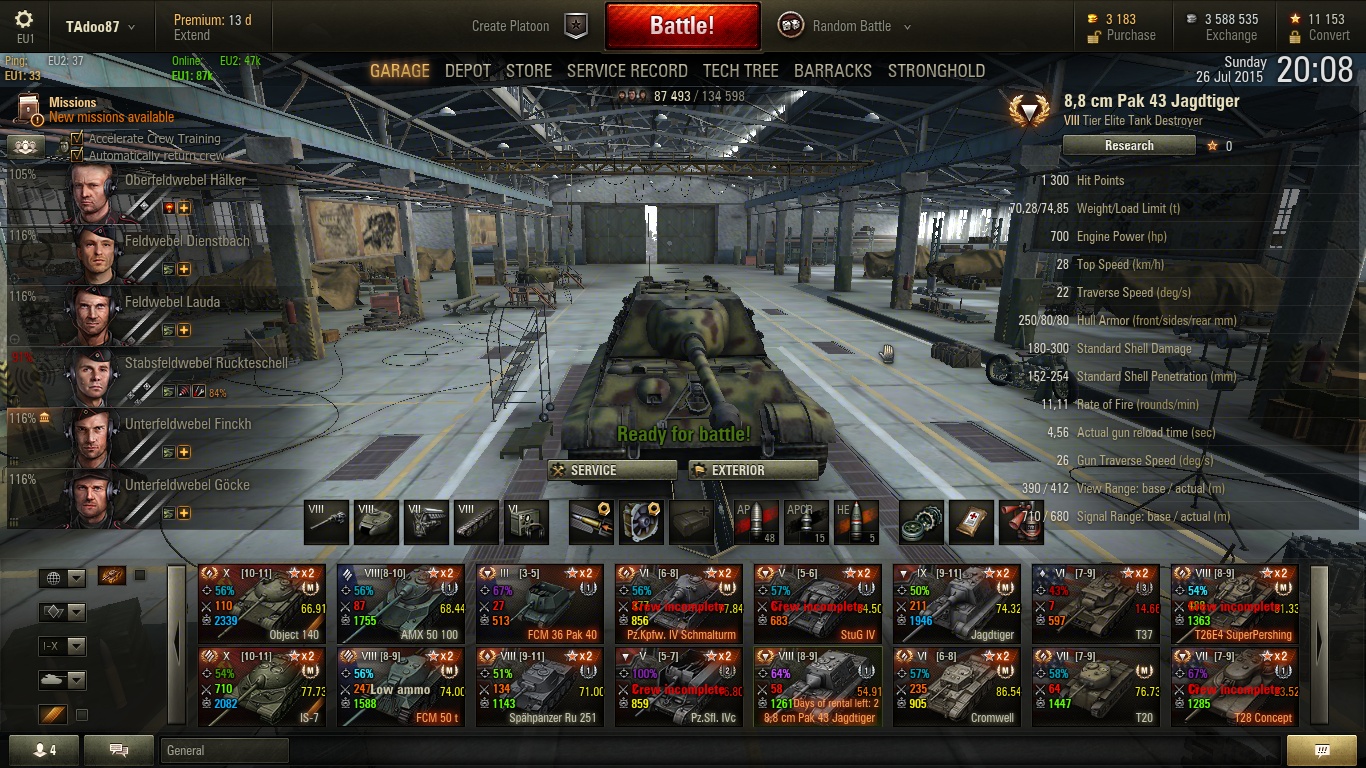Toggle Accelerate Crew Training checkbox
The width and height of the screenshot is (1366, 768).
(x=77, y=139)
